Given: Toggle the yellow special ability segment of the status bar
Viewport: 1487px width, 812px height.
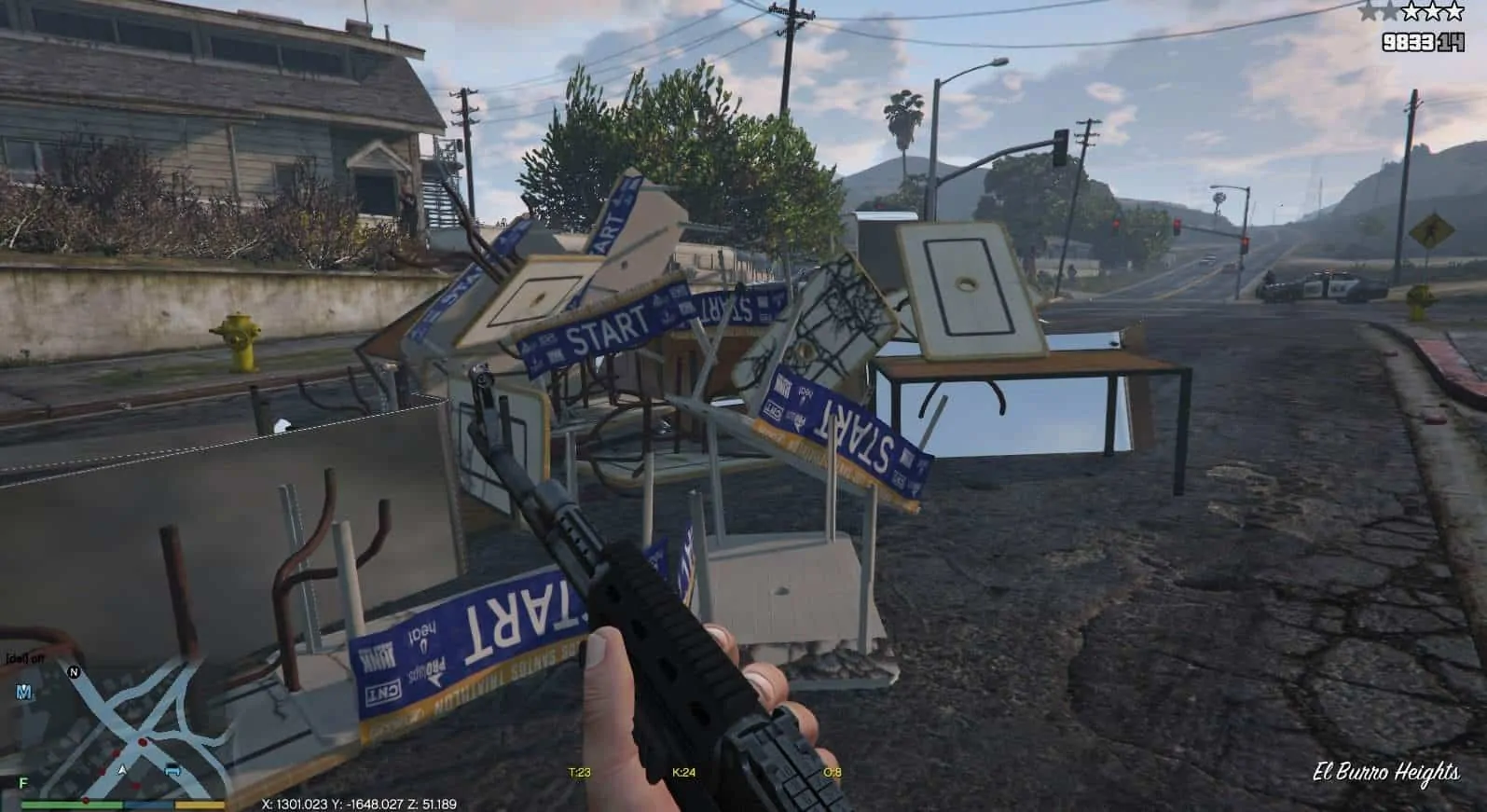Looking at the screenshot, I should [x=200, y=805].
